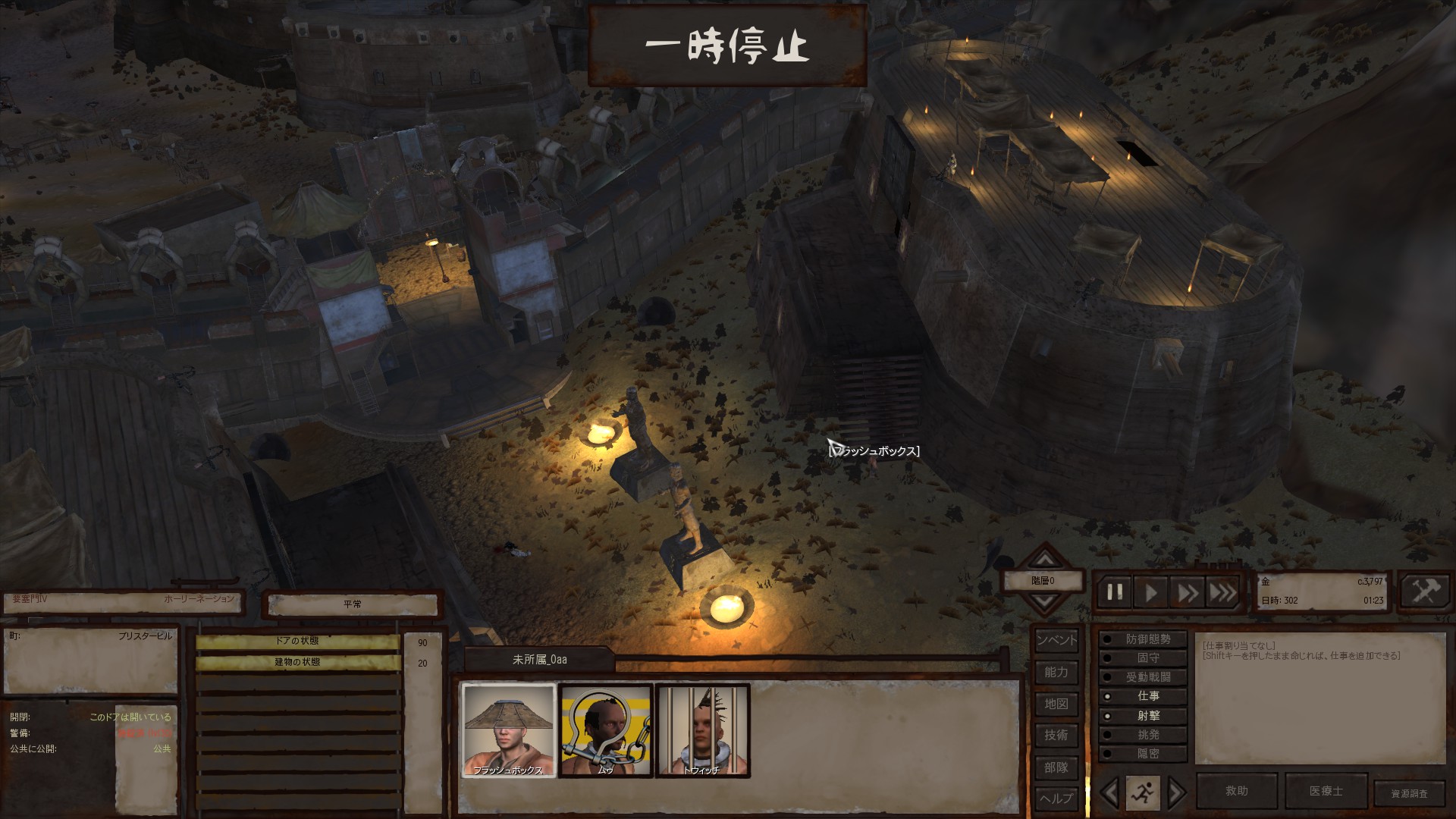This screenshot has height=819, width=1456.
Task: Open the 部隊 (squad) panel
Action: 1056,767
